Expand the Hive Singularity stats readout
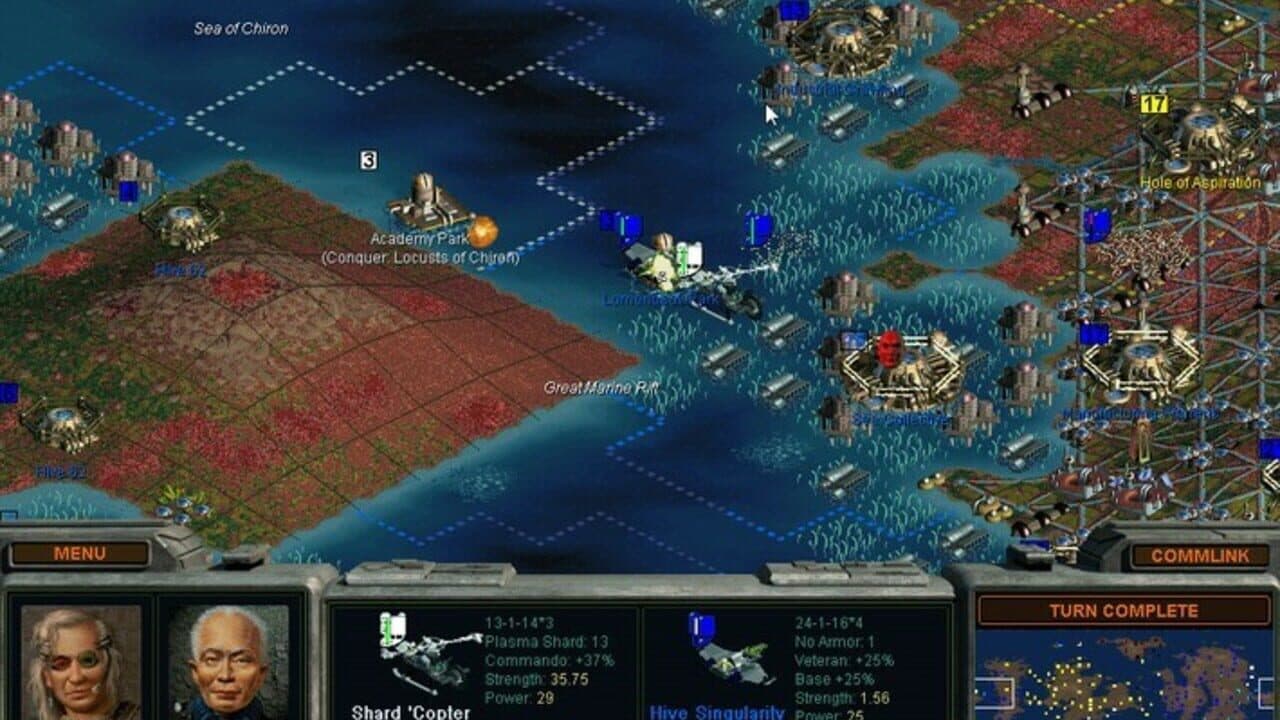The image size is (1280, 720). [840, 660]
